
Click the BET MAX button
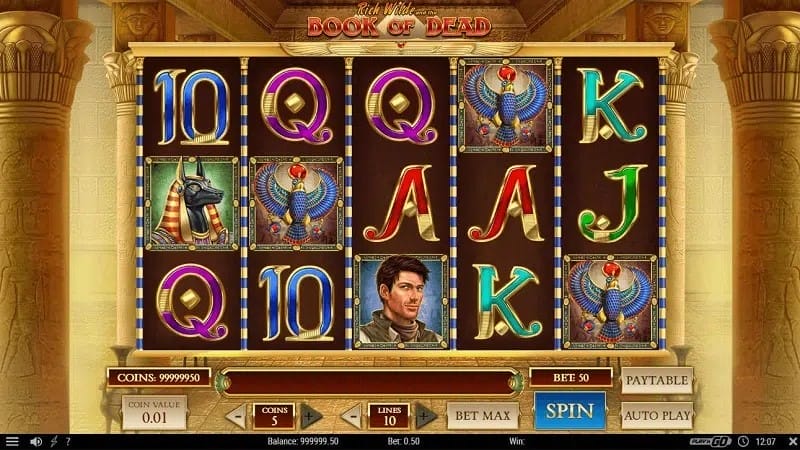482,414
